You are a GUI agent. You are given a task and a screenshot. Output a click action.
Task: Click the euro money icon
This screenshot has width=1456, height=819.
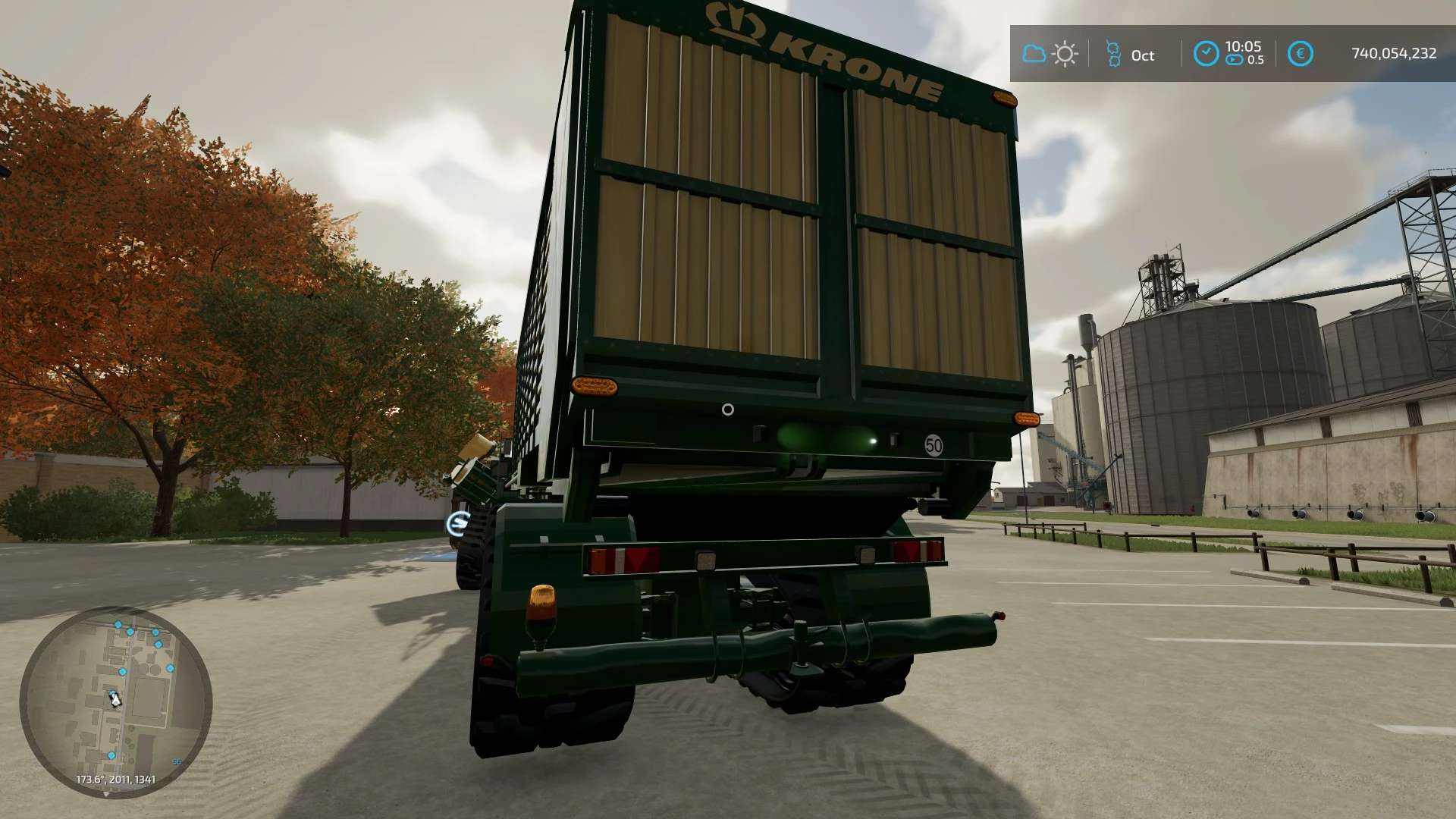pyautogui.click(x=1300, y=54)
